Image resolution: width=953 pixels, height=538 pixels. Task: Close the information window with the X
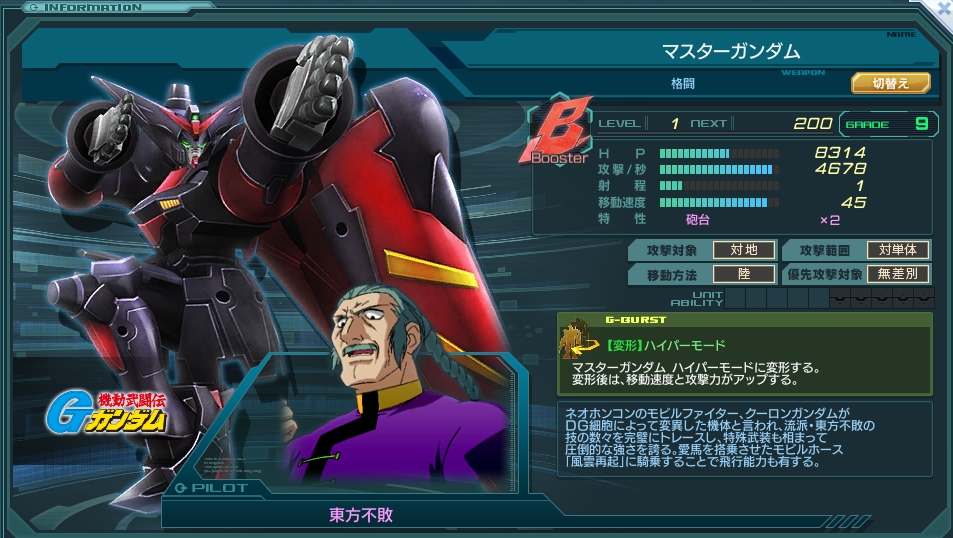(x=941, y=8)
